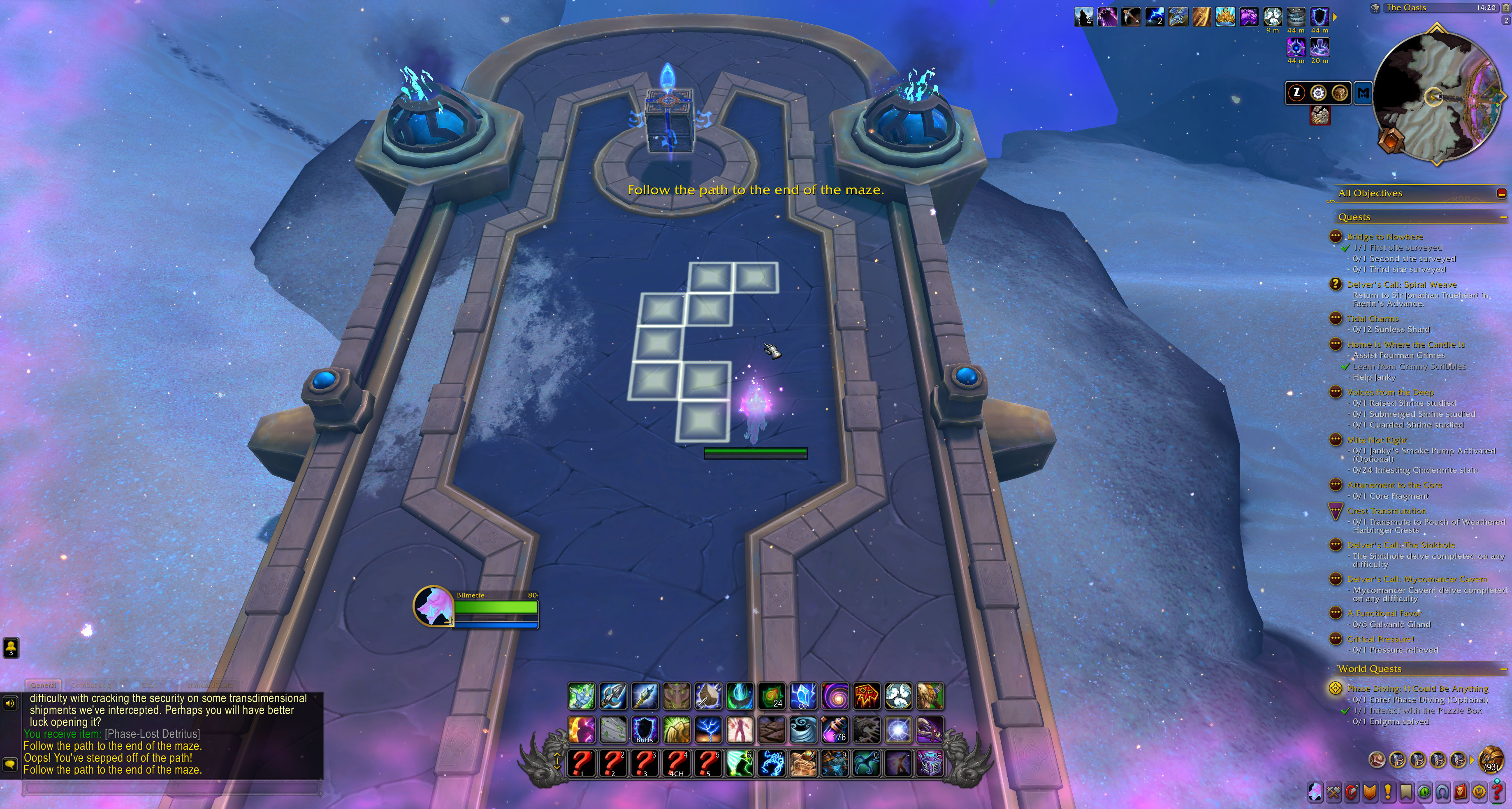1512x809 pixels.
Task: Switch to the Combat Log chat tab
Action: [91, 685]
